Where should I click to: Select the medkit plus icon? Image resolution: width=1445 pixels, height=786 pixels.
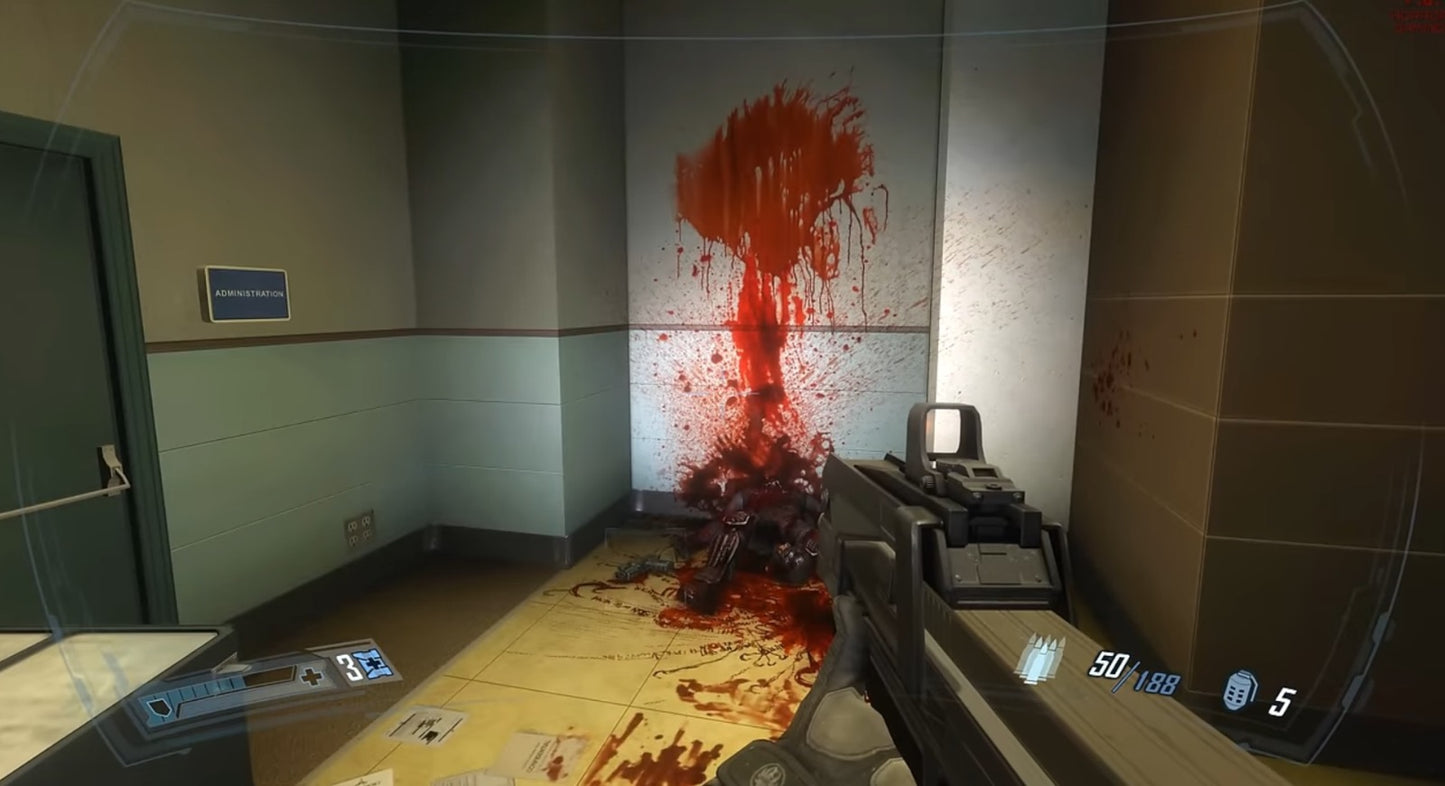312,675
